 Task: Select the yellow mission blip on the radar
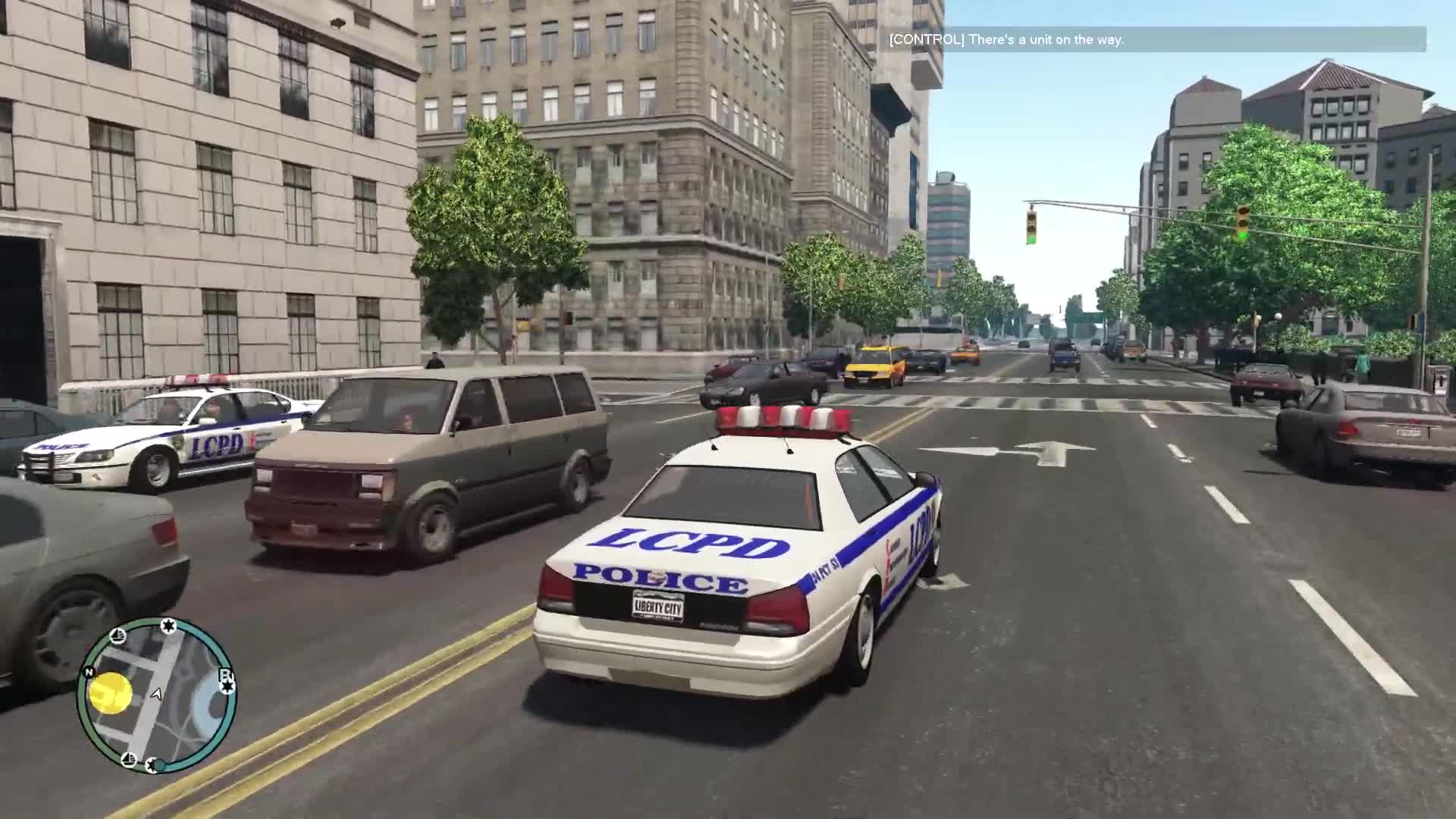[x=110, y=692]
